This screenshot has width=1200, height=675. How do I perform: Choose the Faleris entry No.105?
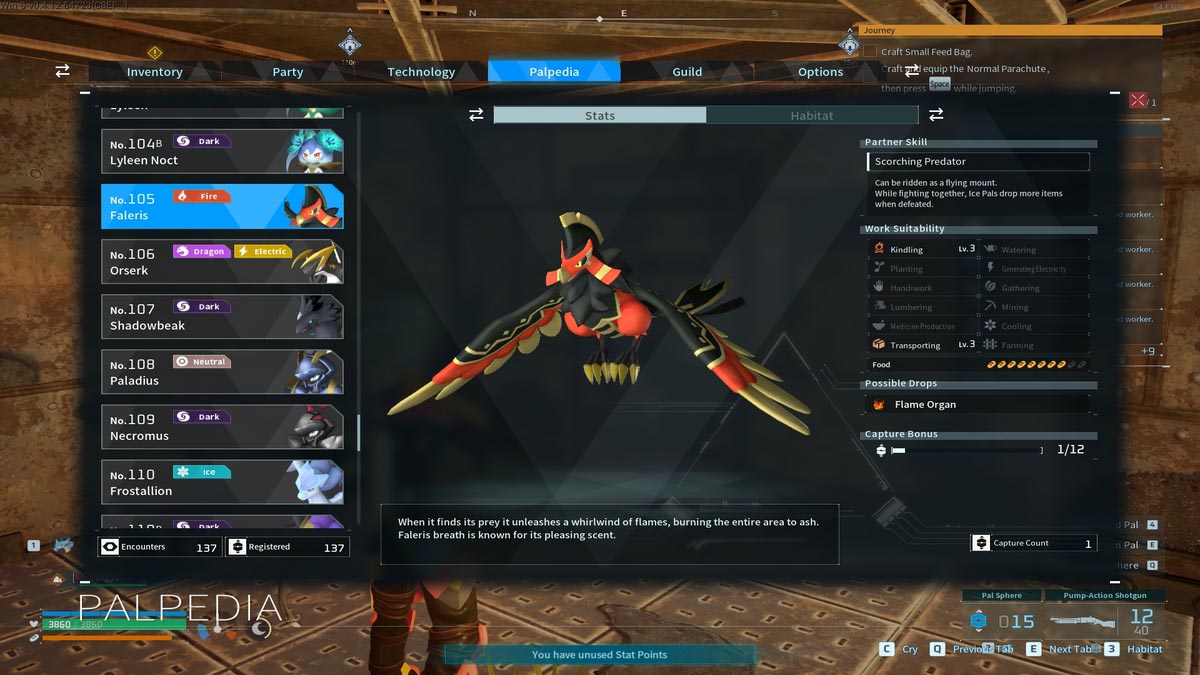coord(222,206)
